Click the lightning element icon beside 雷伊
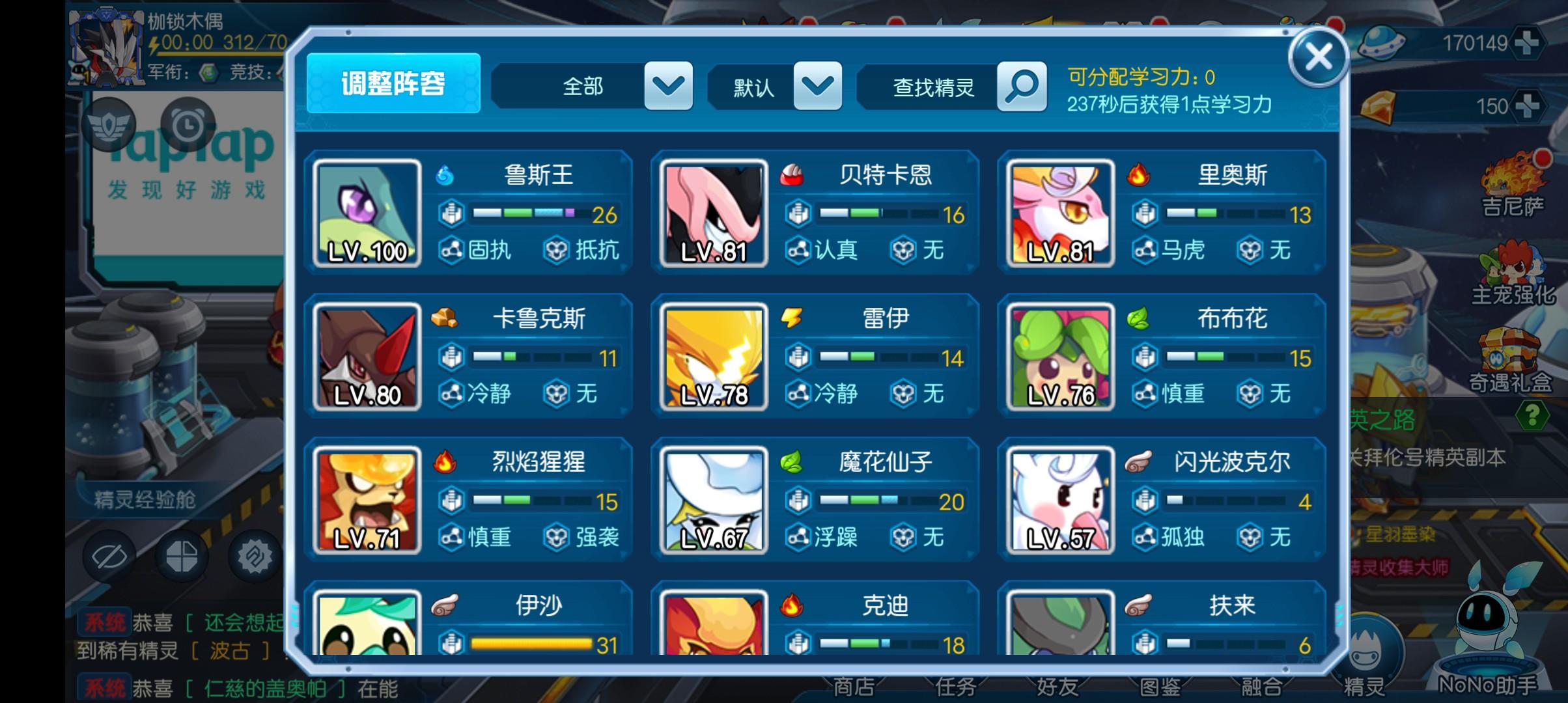 pyautogui.click(x=792, y=319)
